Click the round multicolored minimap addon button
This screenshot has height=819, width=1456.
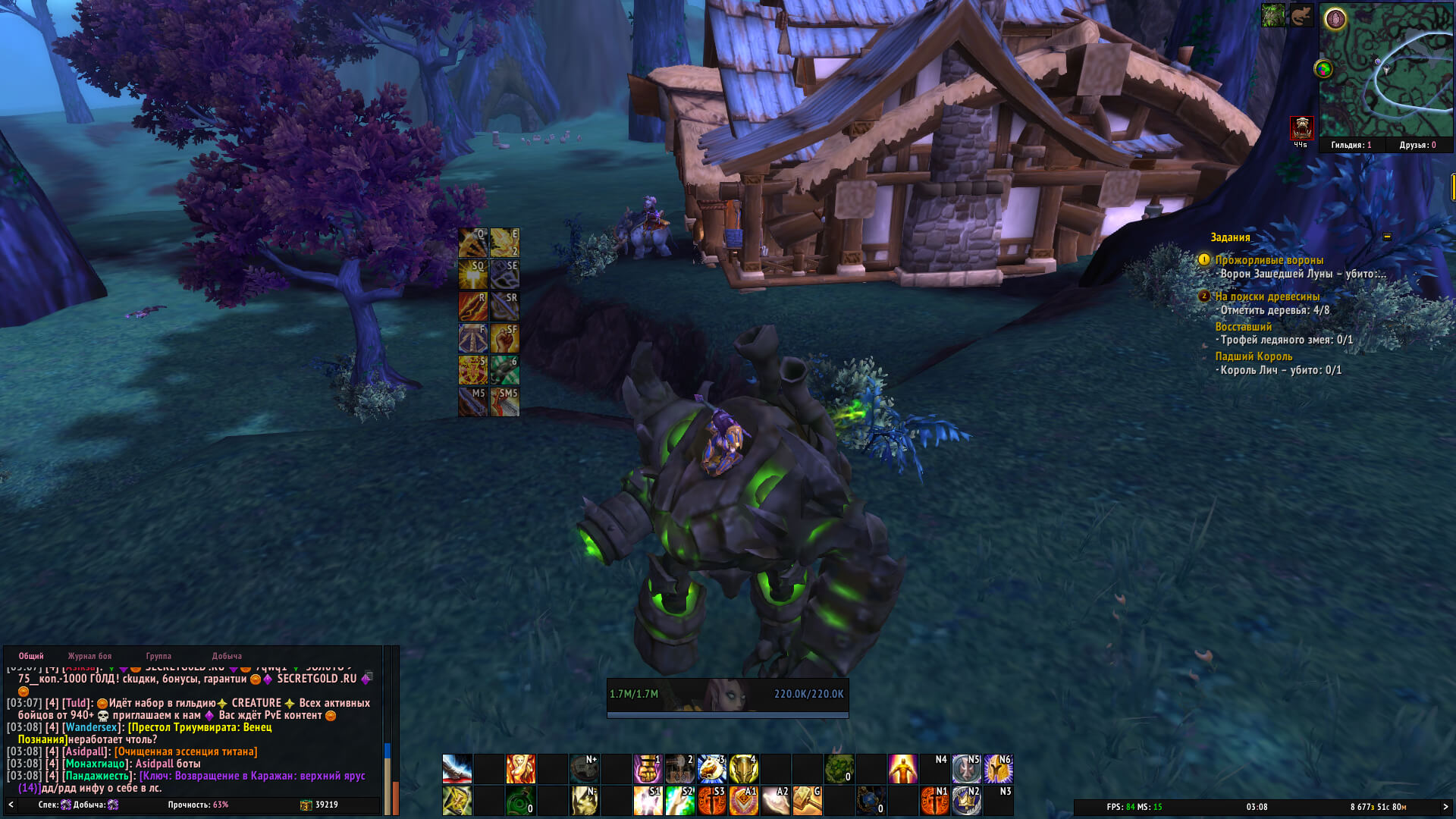point(1323,69)
